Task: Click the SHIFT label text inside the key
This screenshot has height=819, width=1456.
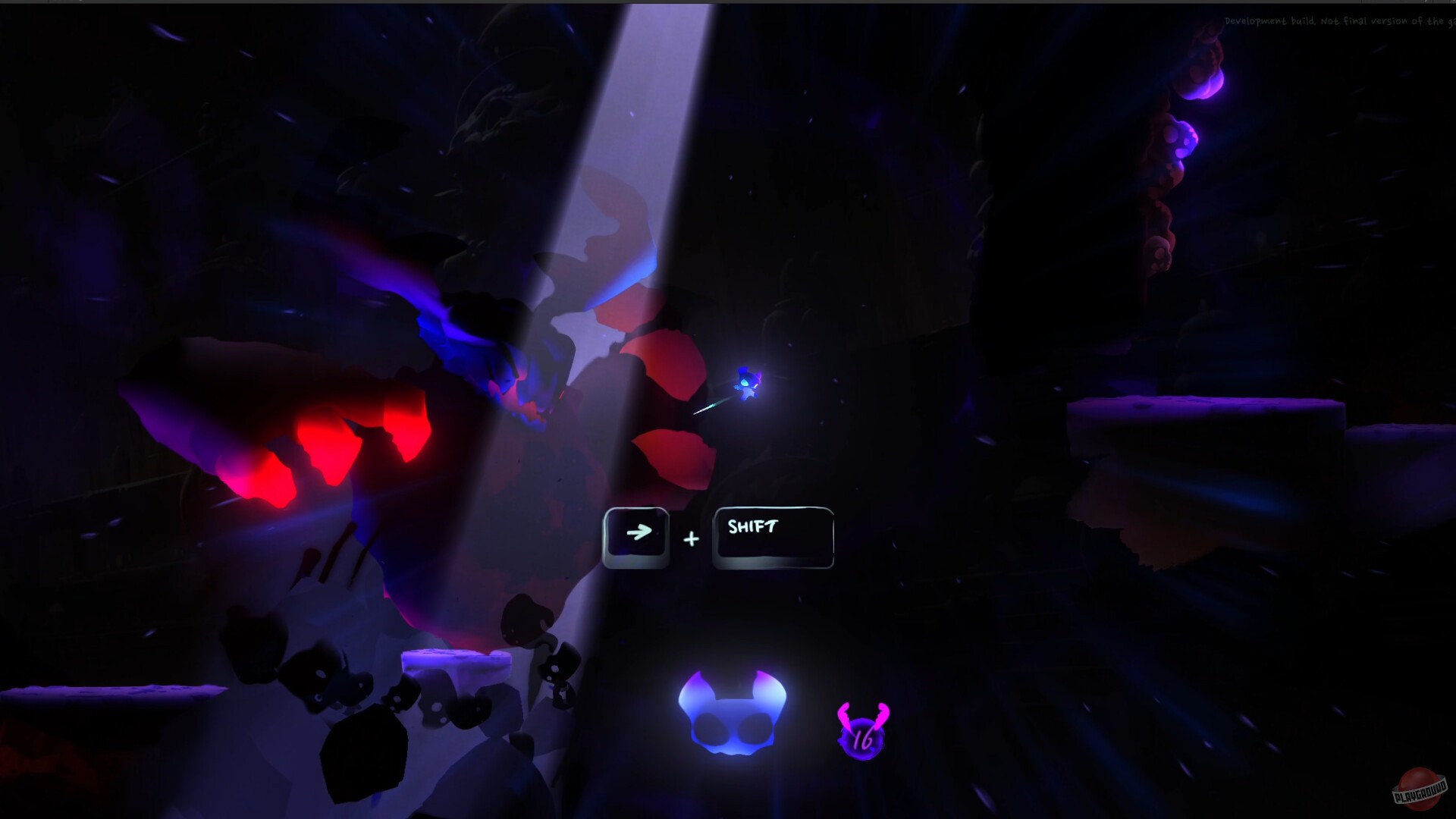Action: (753, 526)
